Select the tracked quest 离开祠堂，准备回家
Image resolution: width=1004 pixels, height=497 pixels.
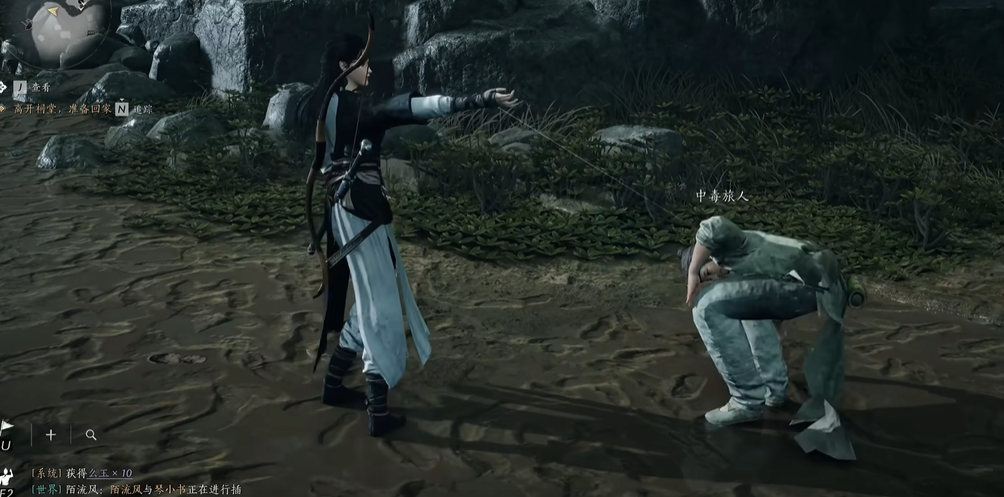56,107
